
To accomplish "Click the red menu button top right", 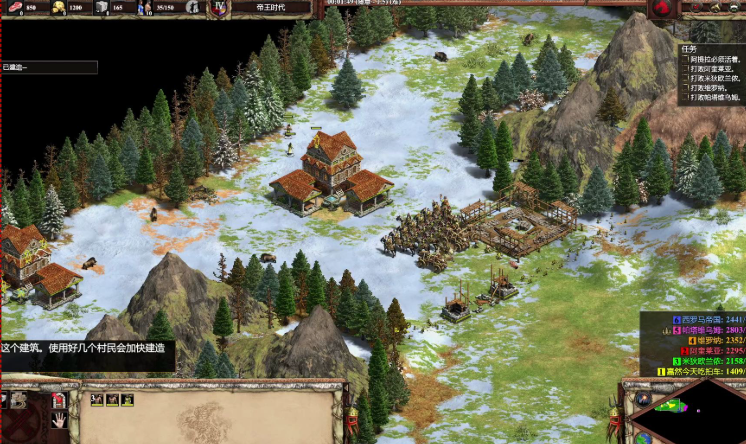I will pos(661,10).
